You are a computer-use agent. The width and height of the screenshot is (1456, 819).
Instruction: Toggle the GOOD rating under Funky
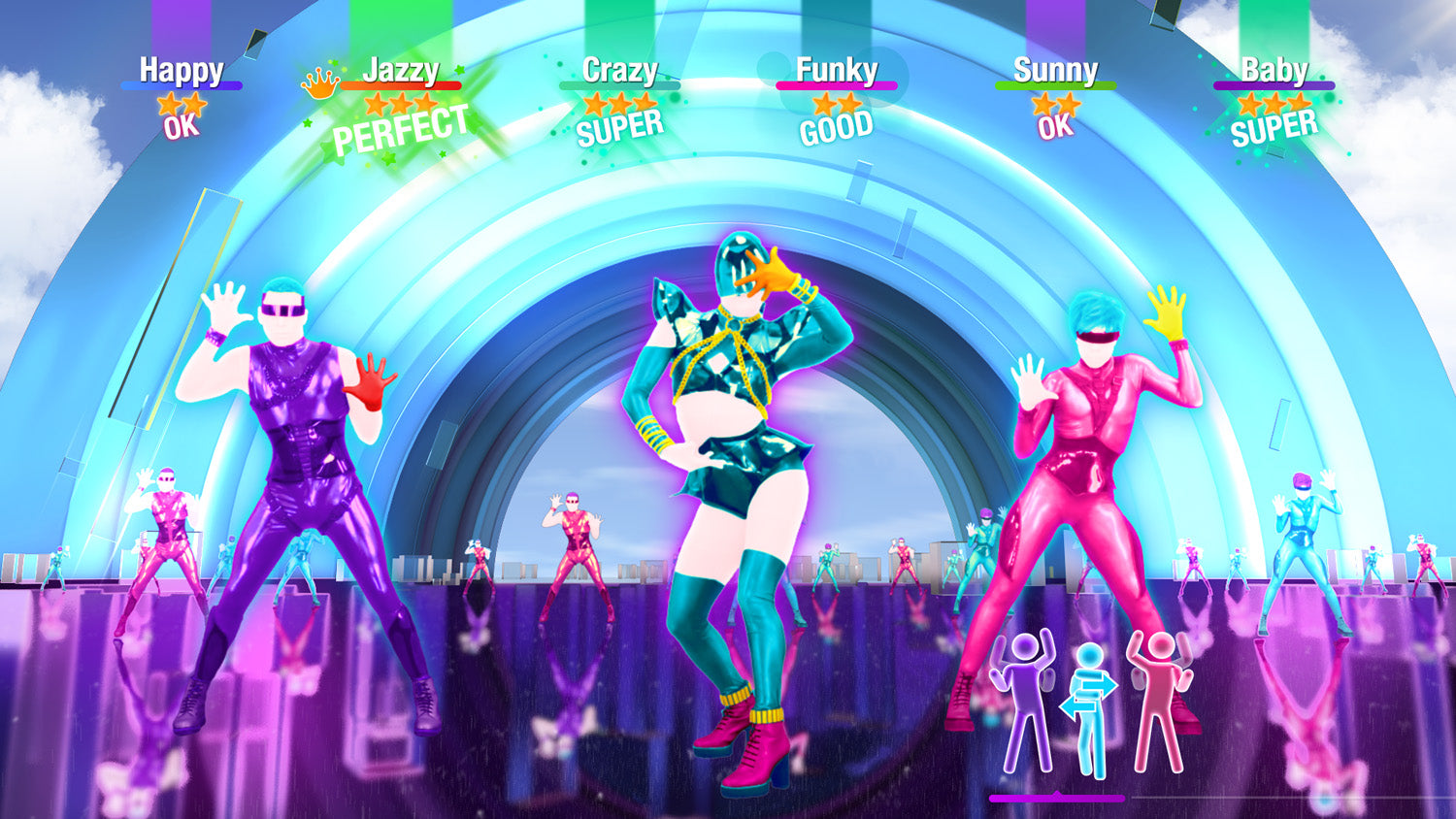[837, 123]
